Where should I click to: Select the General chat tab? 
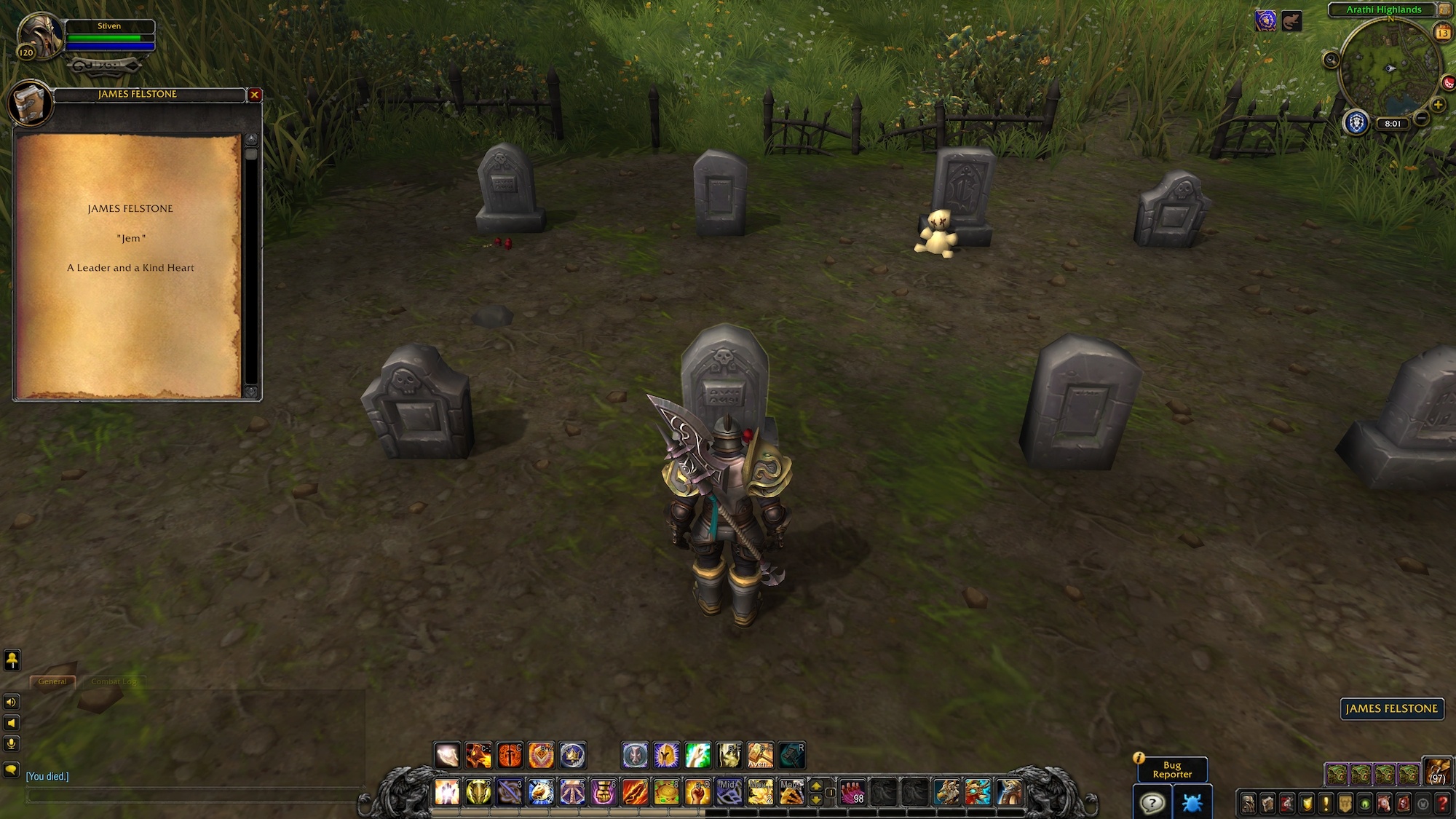click(x=53, y=681)
